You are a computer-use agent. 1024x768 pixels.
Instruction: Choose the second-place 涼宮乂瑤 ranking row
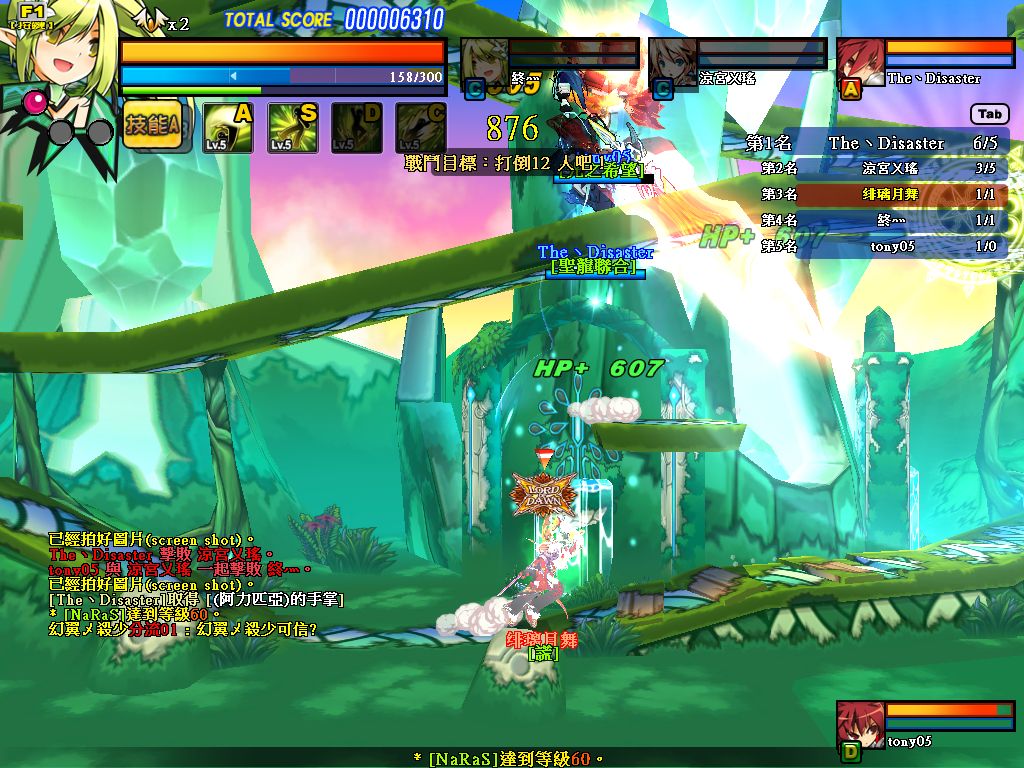pyautogui.click(x=878, y=169)
